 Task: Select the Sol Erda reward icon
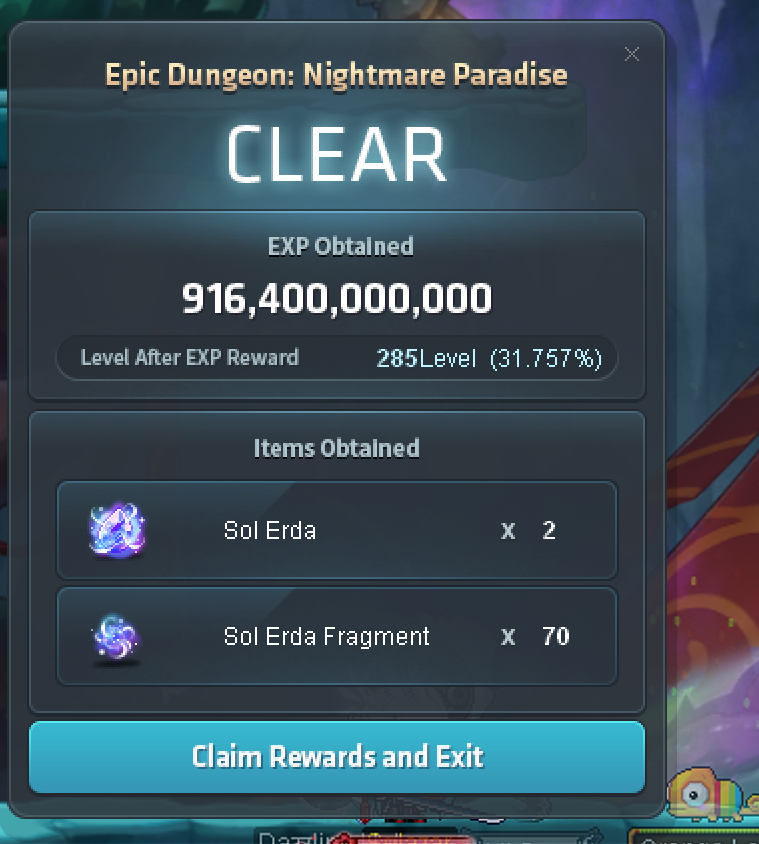coord(117,530)
